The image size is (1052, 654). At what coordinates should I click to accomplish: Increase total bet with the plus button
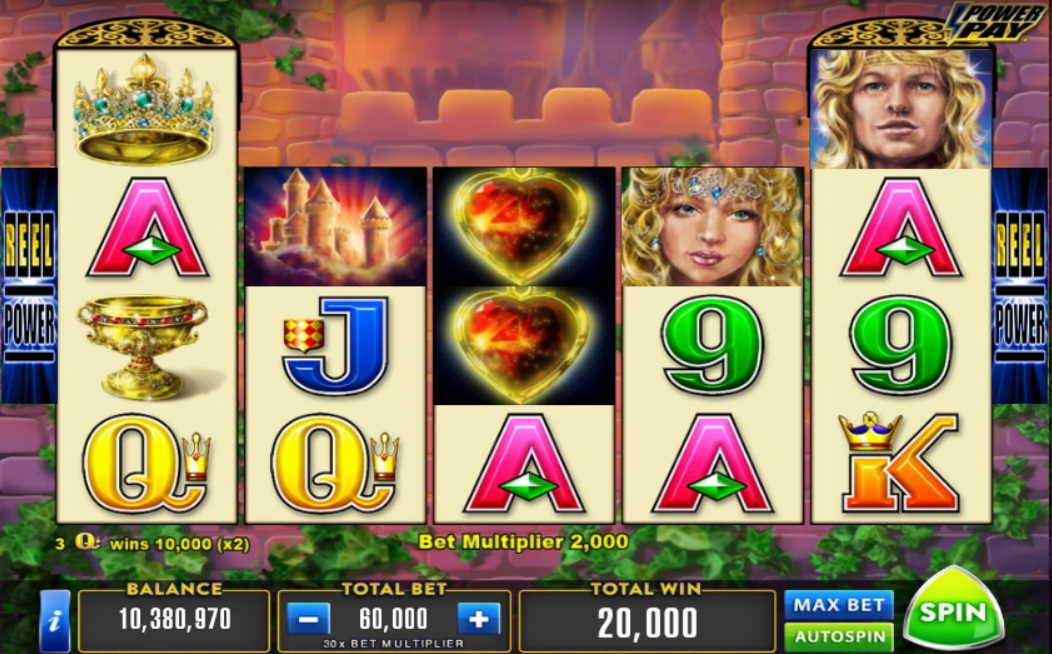pos(479,619)
